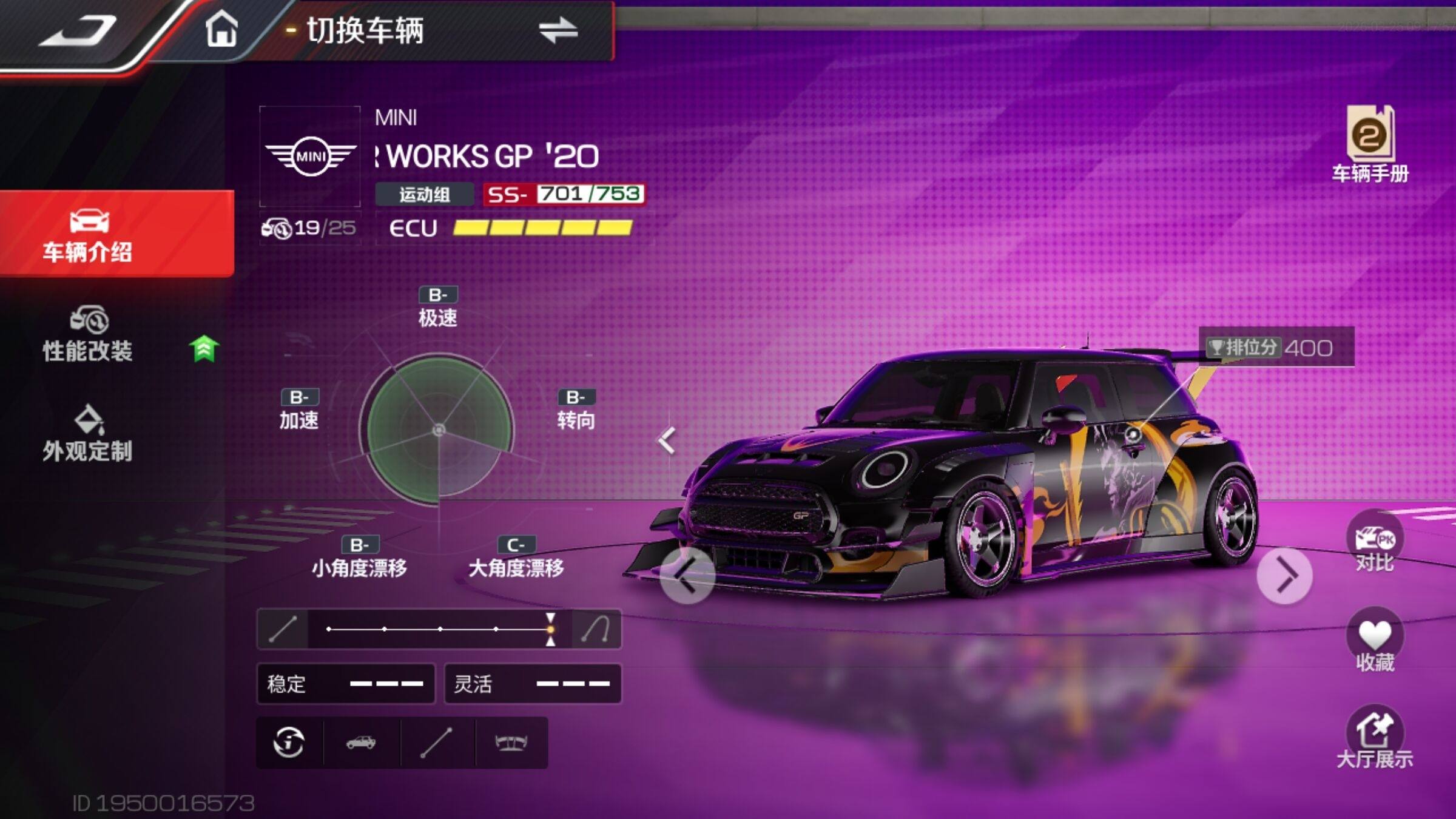Collapse the stats panel with the small chevron
Viewport: 1456px width, 819px height.
click(667, 440)
